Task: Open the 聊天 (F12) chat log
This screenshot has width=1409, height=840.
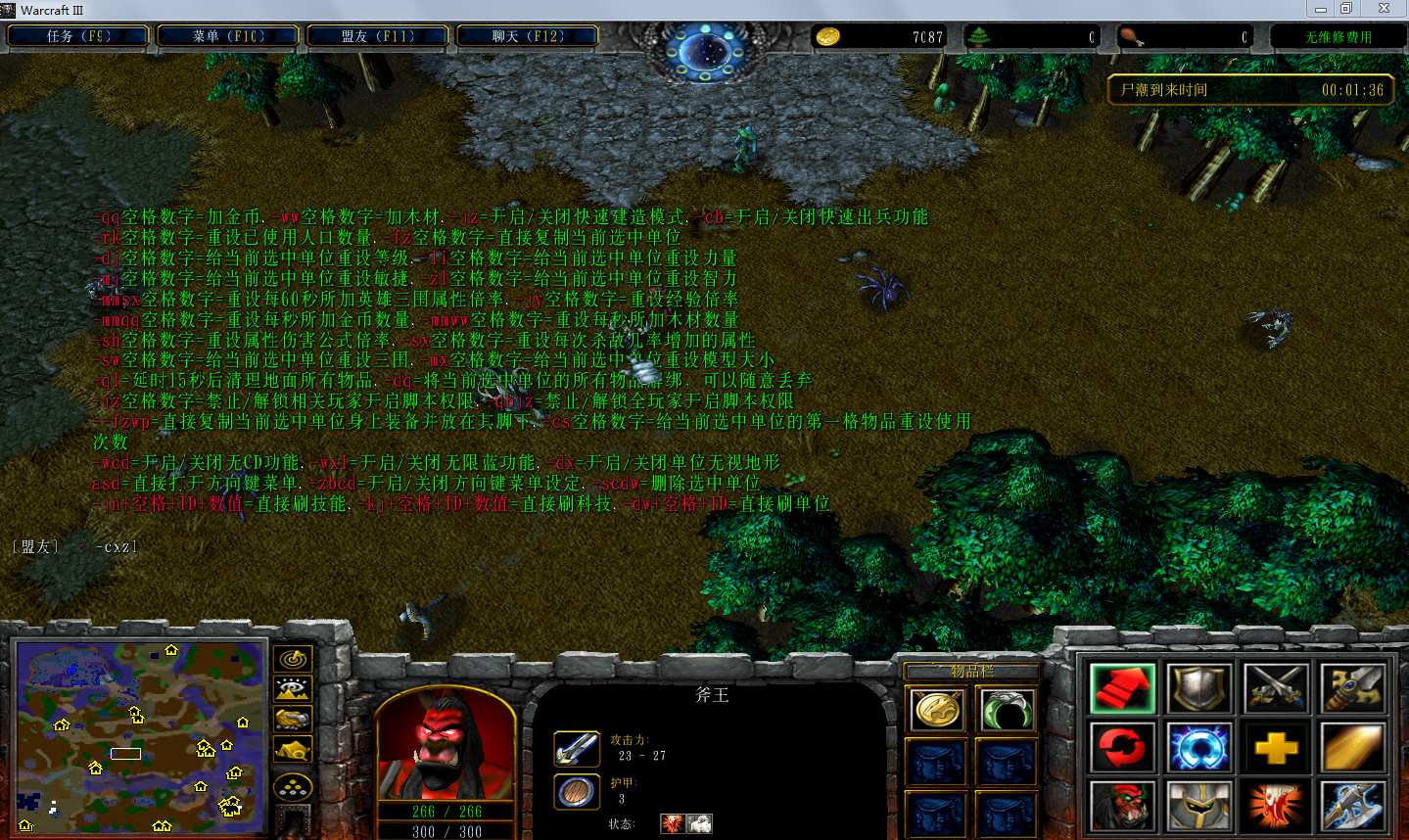Action: pyautogui.click(x=528, y=36)
